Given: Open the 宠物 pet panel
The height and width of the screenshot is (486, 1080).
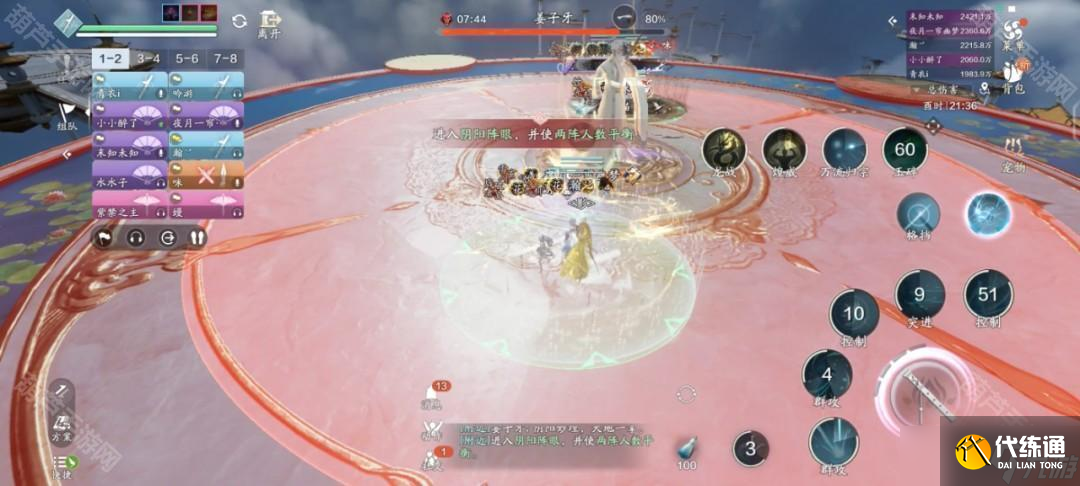Looking at the screenshot, I should [1013, 155].
